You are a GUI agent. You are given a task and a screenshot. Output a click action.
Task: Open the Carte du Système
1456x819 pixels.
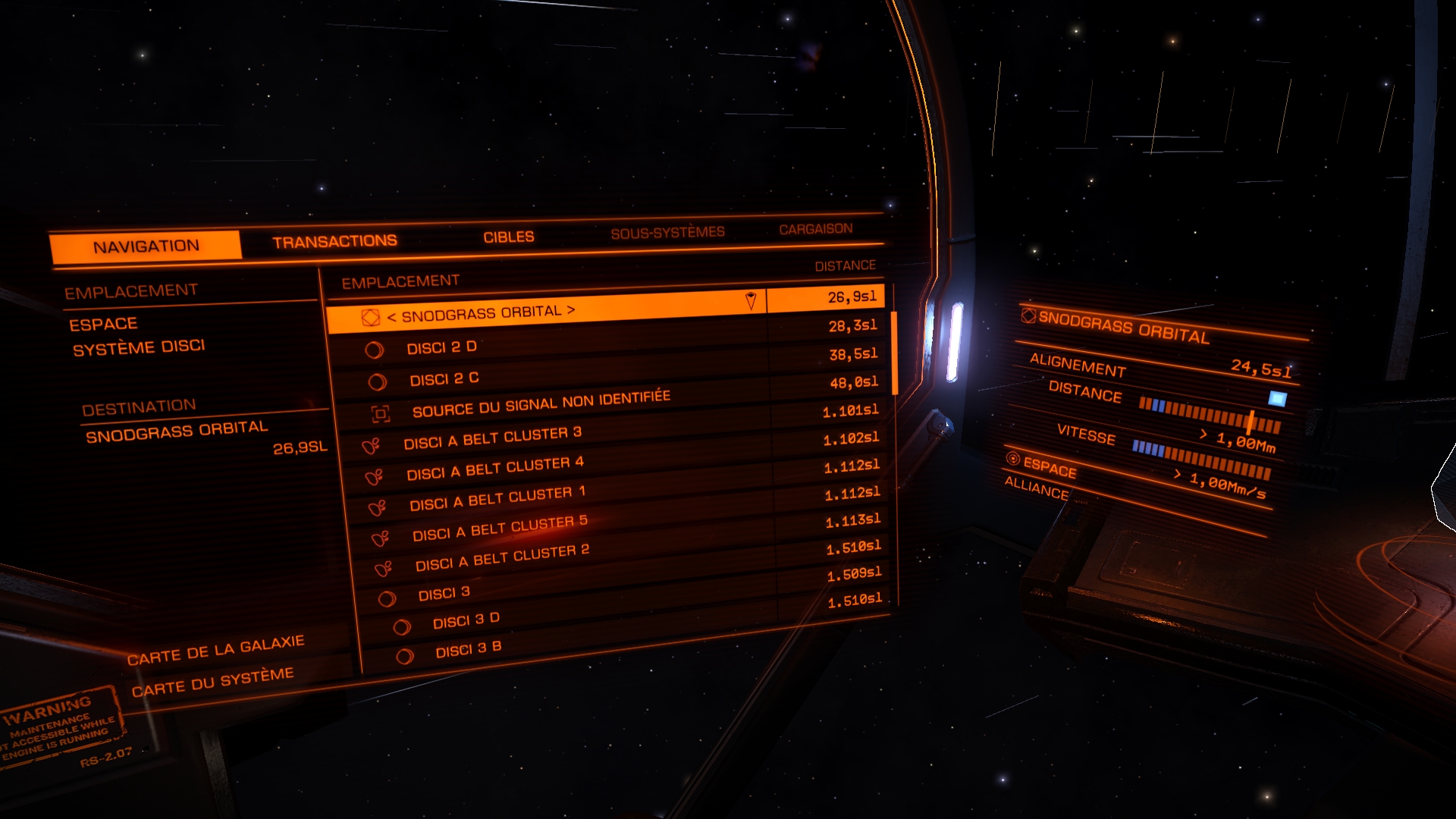tap(212, 682)
